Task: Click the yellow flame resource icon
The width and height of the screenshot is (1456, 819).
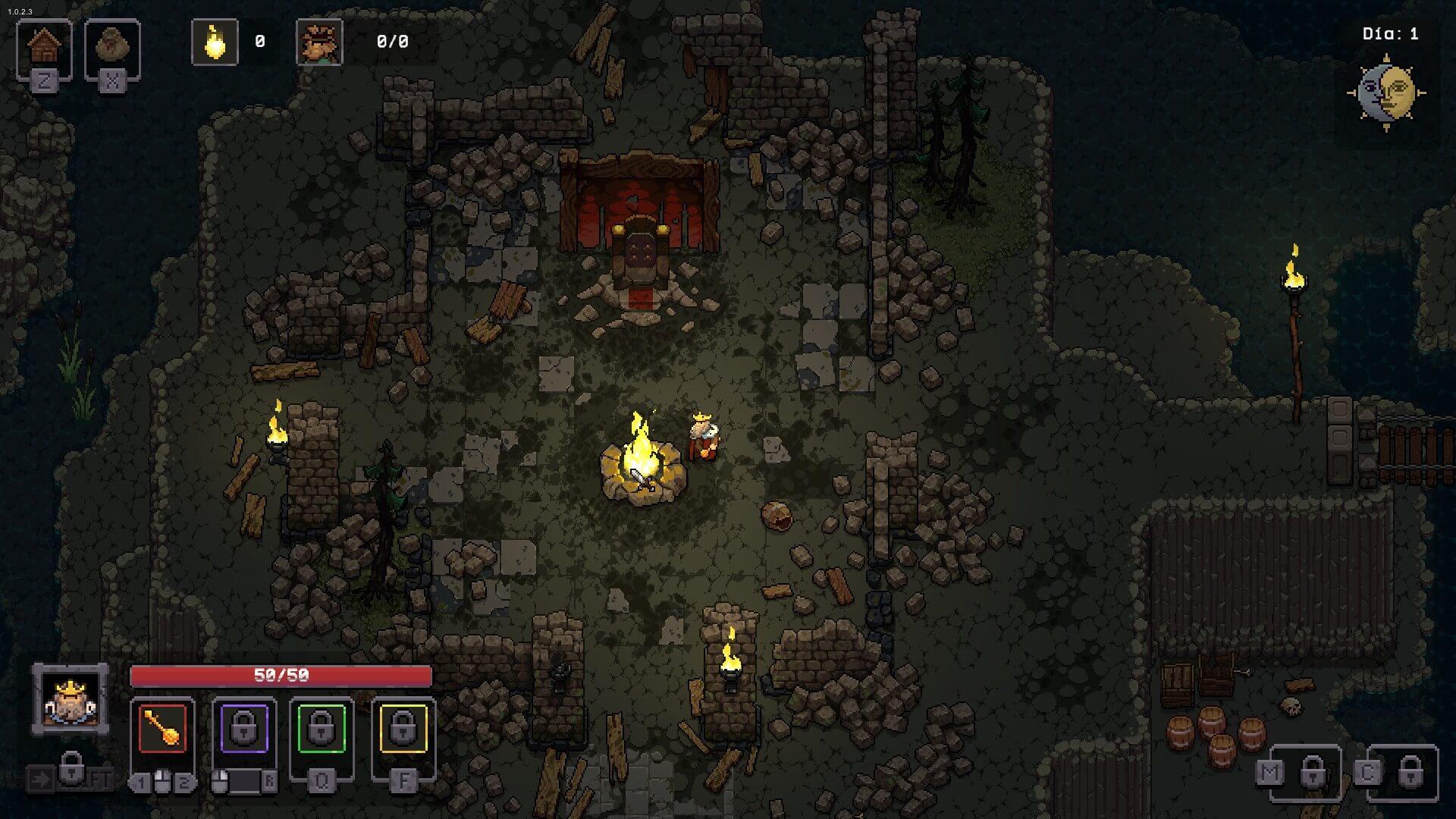Action: 215,42
